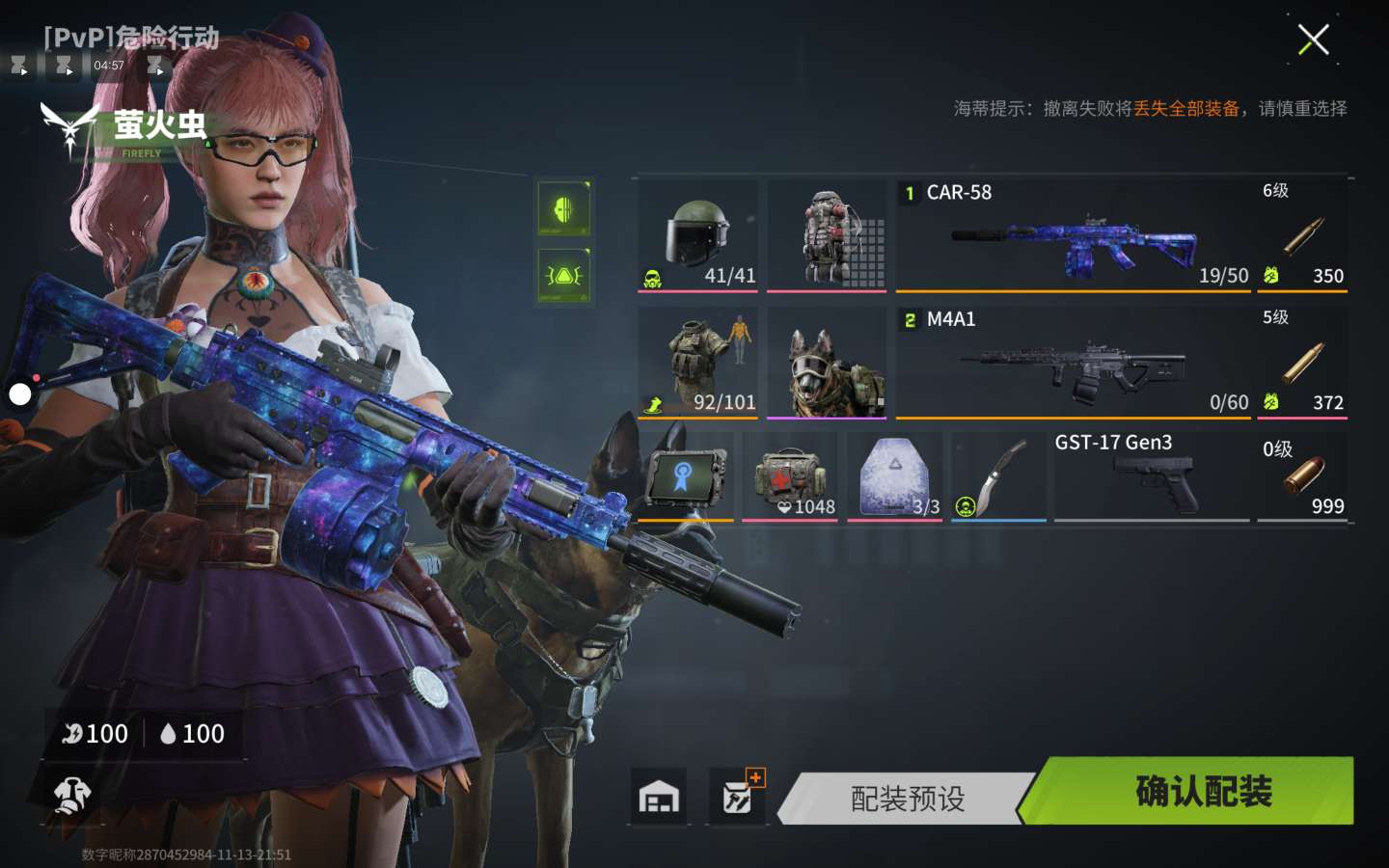1389x868 pixels.
Task: Close the loadout screen with the X
Action: point(1313,41)
